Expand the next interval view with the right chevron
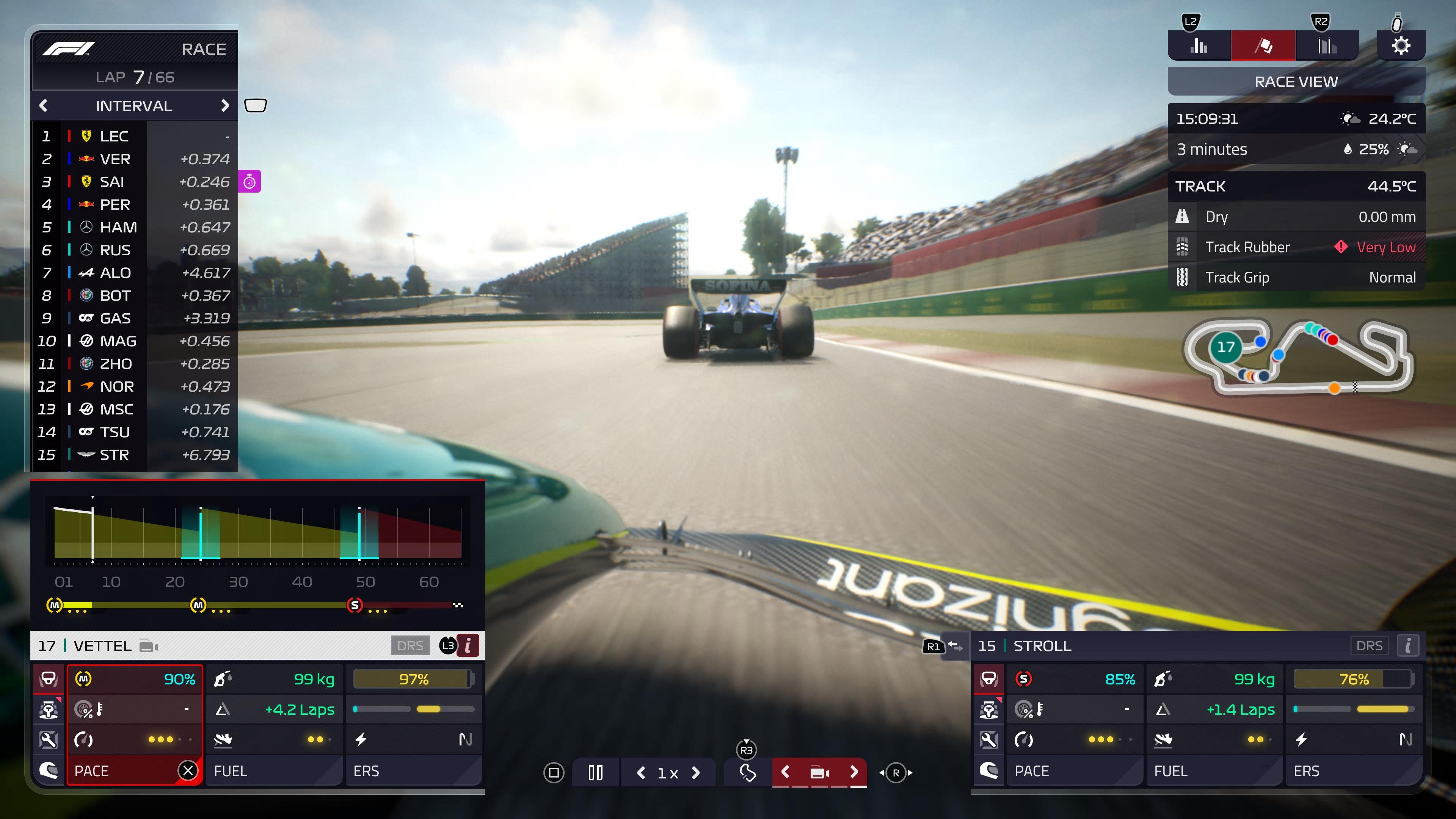The height and width of the screenshot is (819, 1456). click(x=226, y=106)
